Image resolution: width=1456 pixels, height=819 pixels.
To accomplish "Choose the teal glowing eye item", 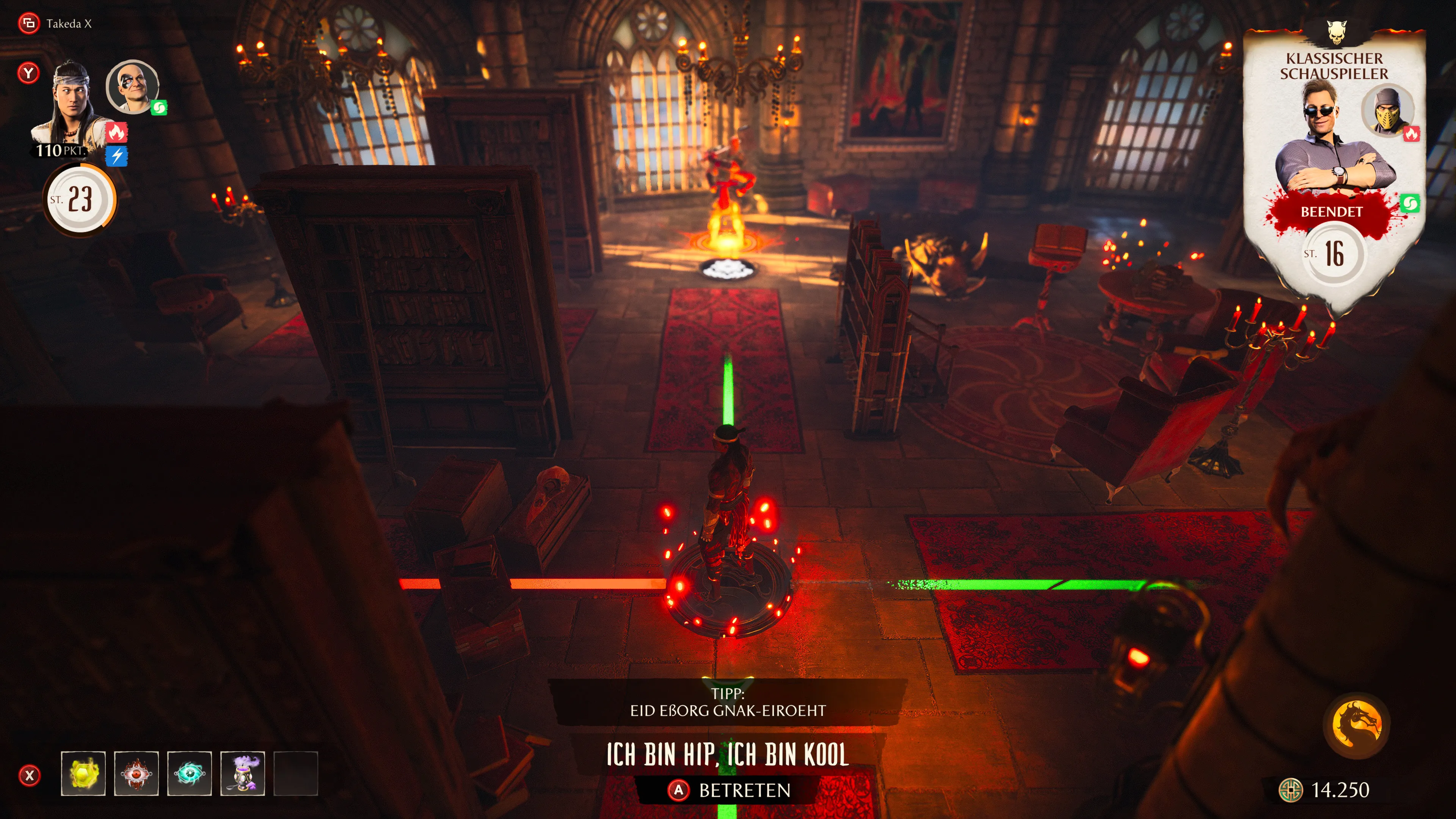I will tap(189, 773).
